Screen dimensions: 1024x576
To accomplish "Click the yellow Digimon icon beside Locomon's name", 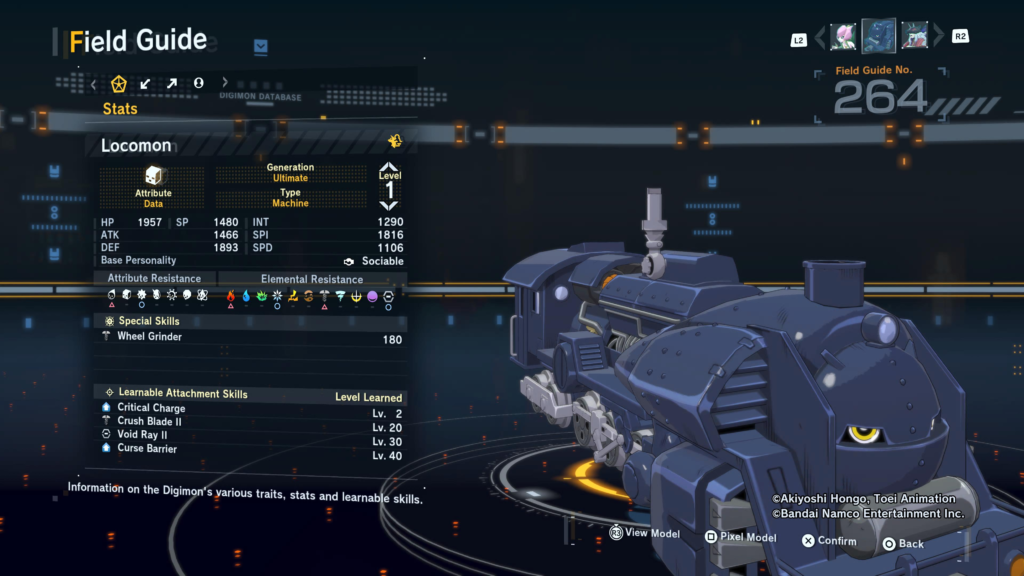I will click(x=395, y=141).
